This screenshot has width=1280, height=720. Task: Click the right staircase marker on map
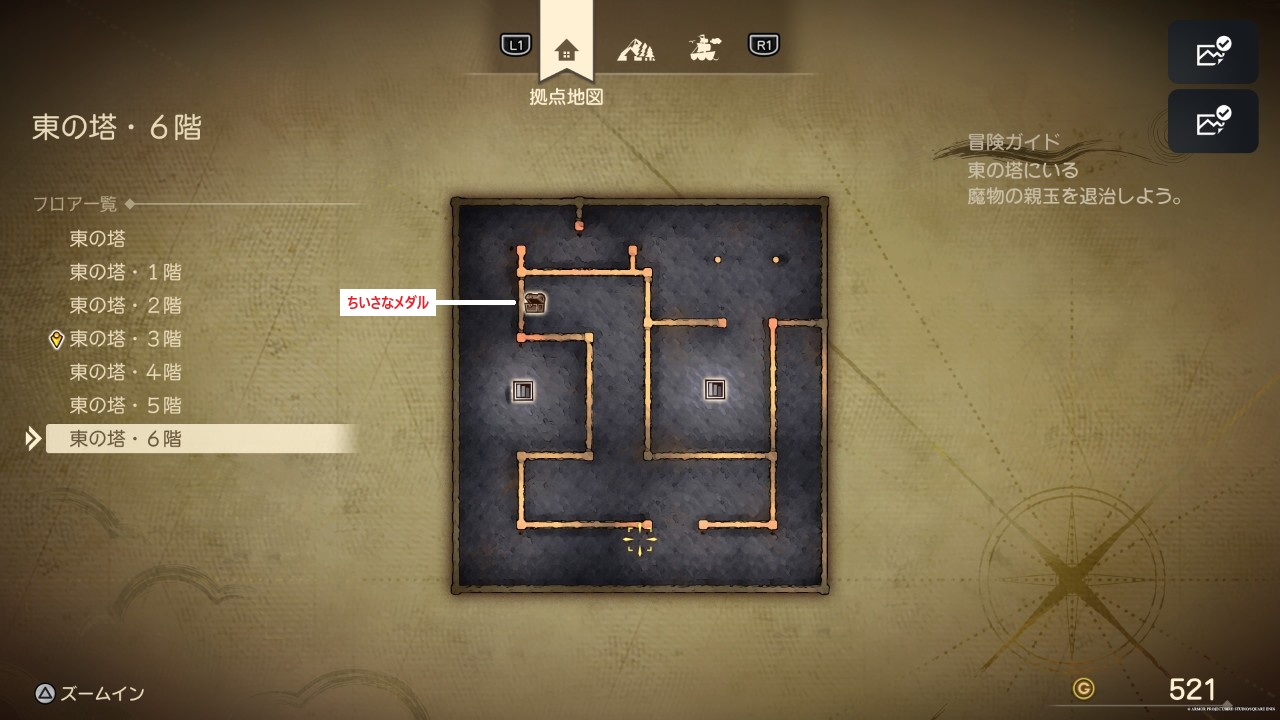[x=714, y=389]
